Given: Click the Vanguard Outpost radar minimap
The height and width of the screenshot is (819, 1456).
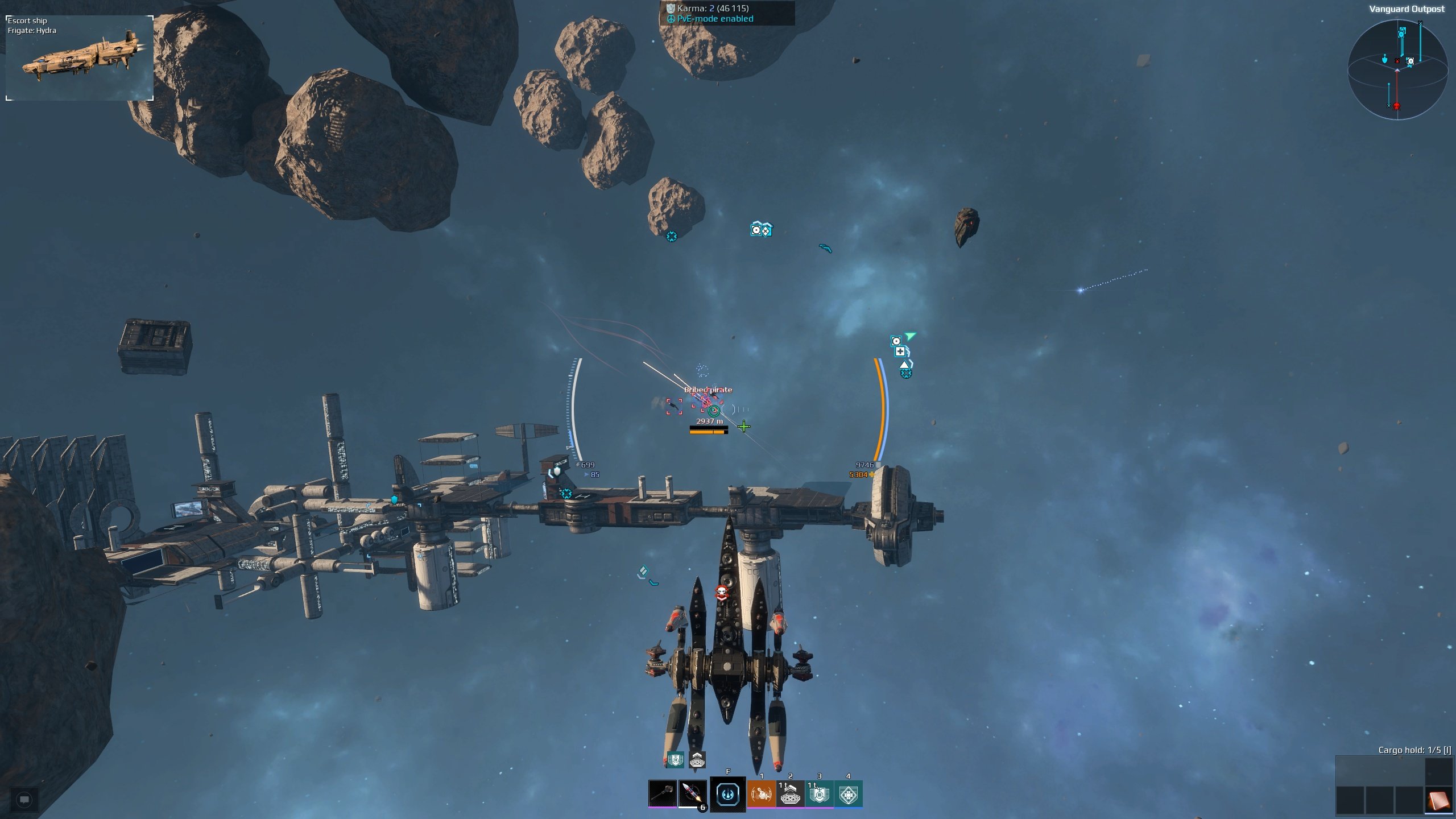Looking at the screenshot, I should (x=1397, y=69).
